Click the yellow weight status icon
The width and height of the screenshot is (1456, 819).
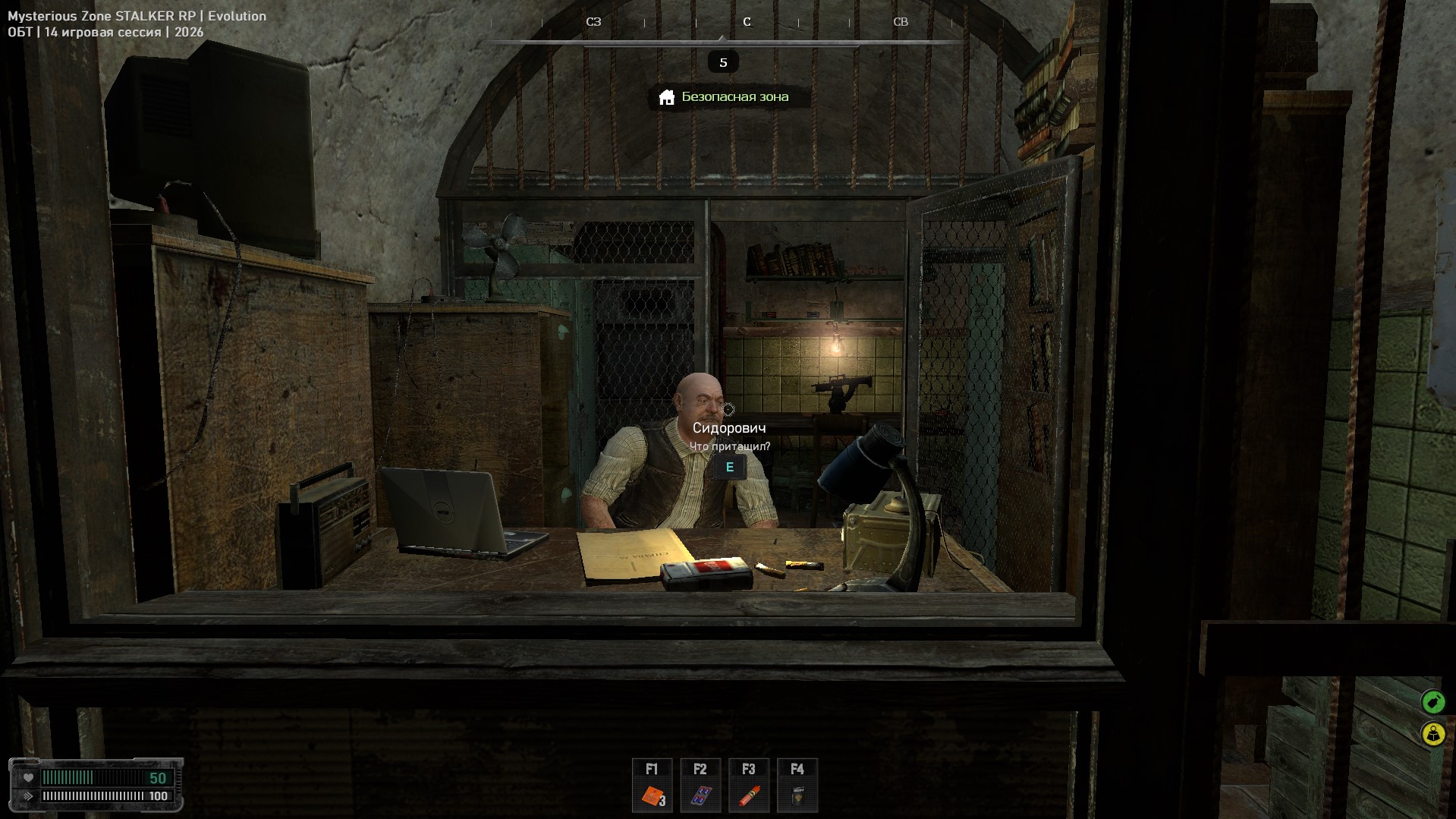click(1432, 734)
